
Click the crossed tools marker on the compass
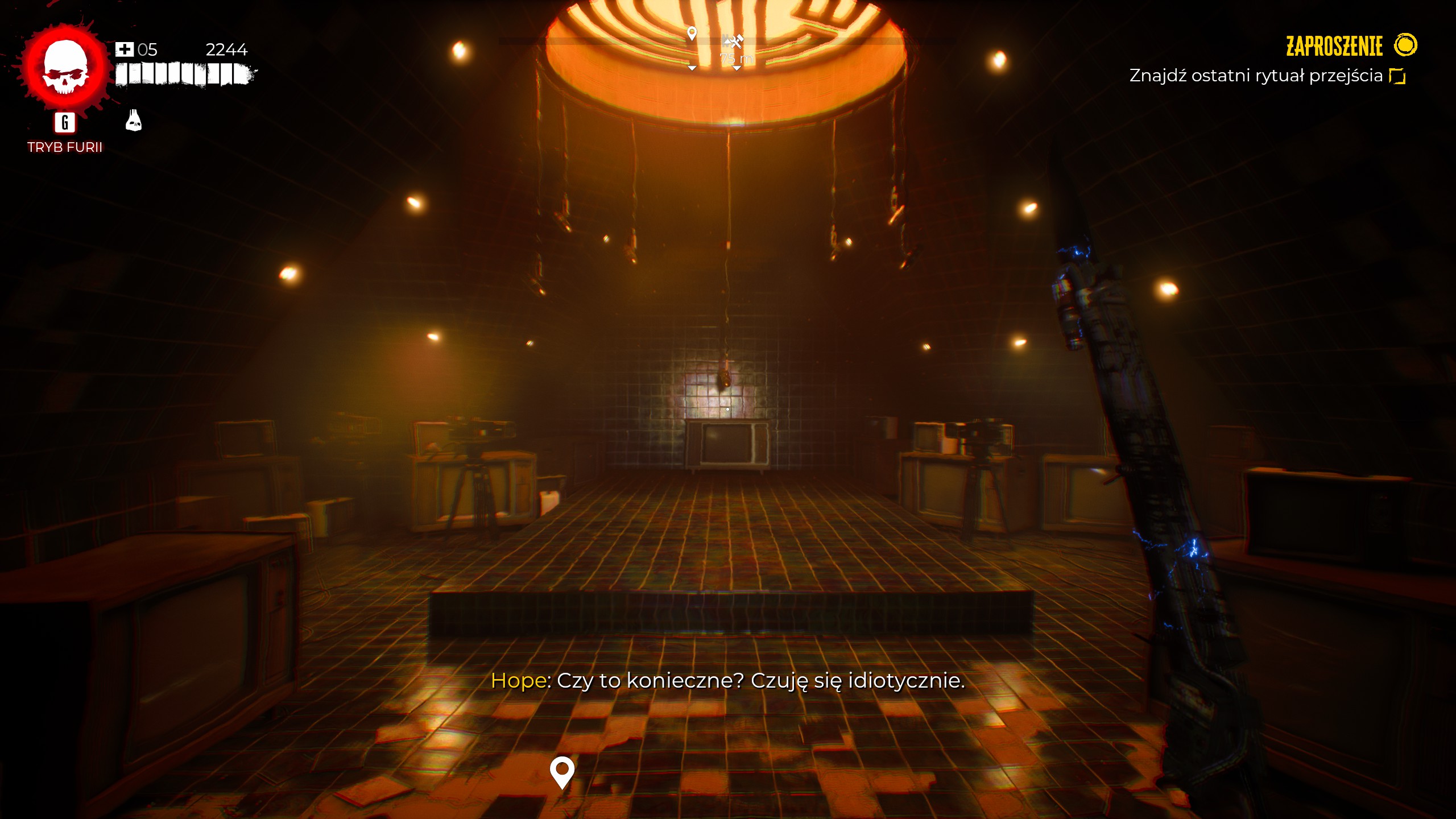click(734, 41)
